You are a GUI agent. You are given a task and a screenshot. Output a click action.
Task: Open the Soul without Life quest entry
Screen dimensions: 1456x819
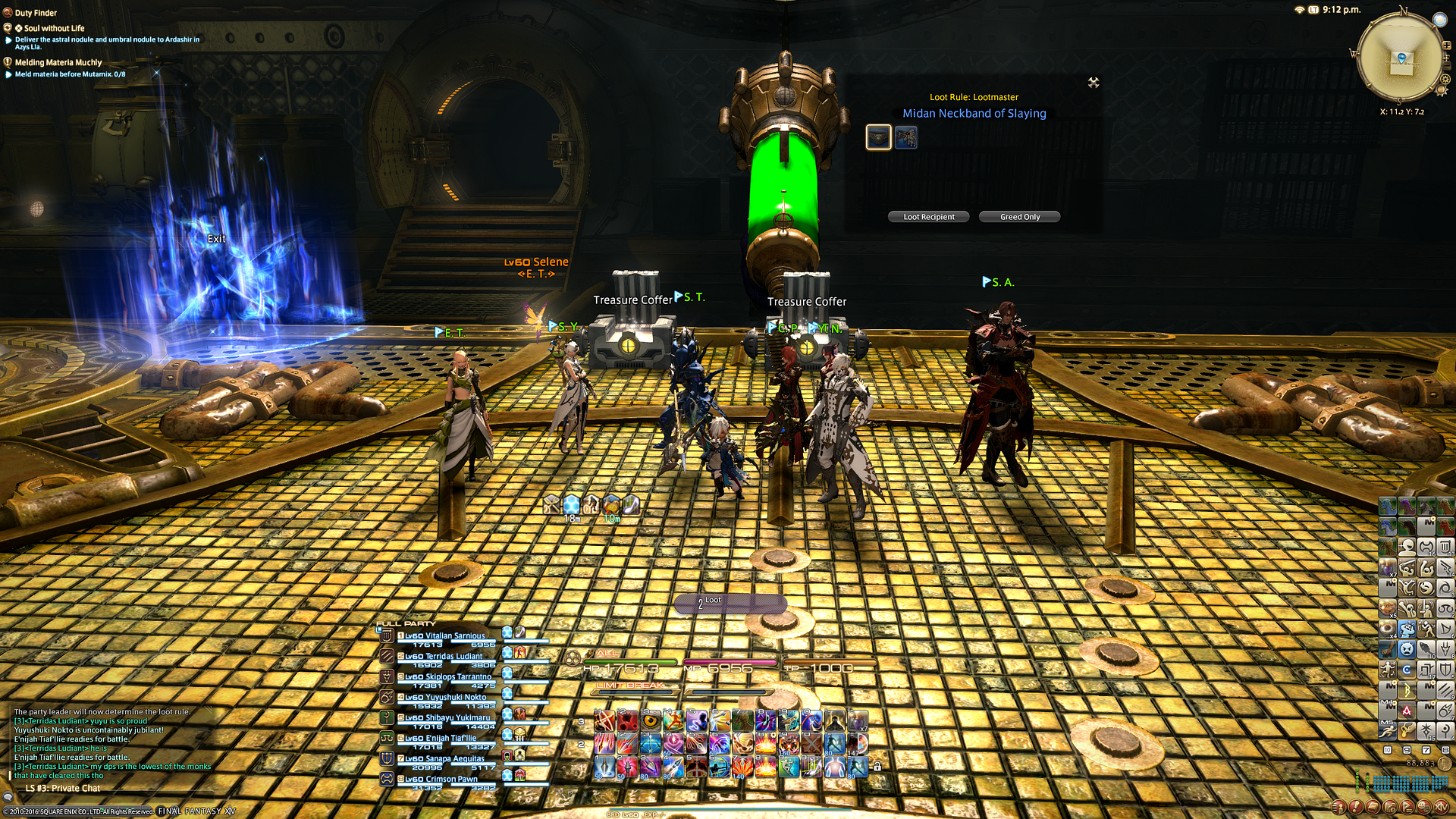click(x=54, y=28)
